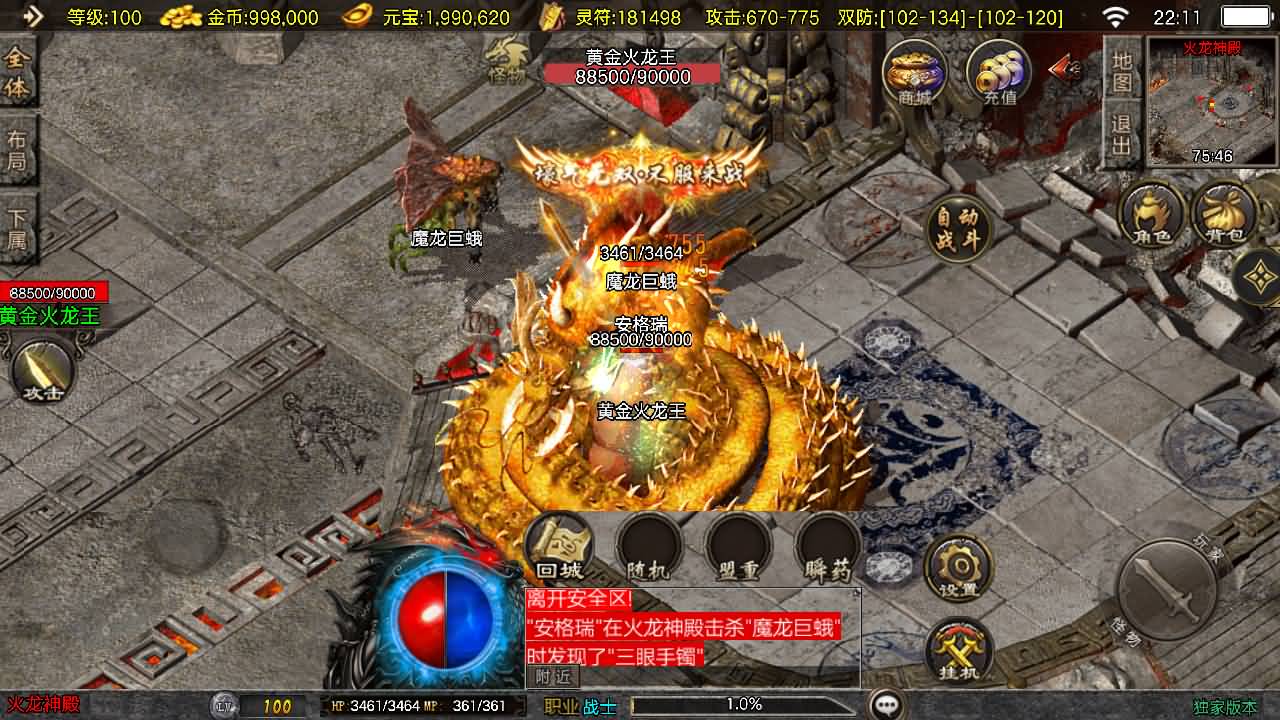Open the 角色 character sheet
Image resolution: width=1280 pixels, height=720 pixels.
1152,214
